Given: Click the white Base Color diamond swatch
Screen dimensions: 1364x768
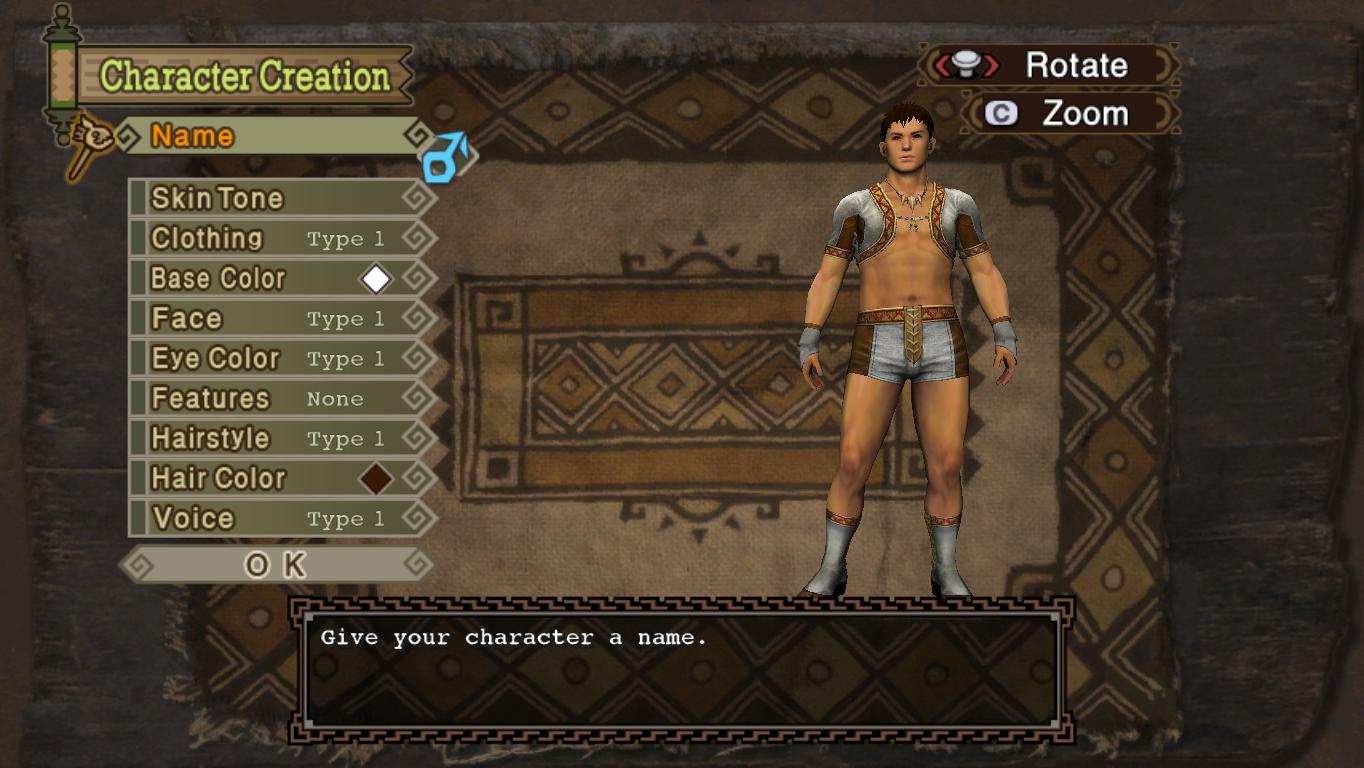Looking at the screenshot, I should [x=376, y=279].
